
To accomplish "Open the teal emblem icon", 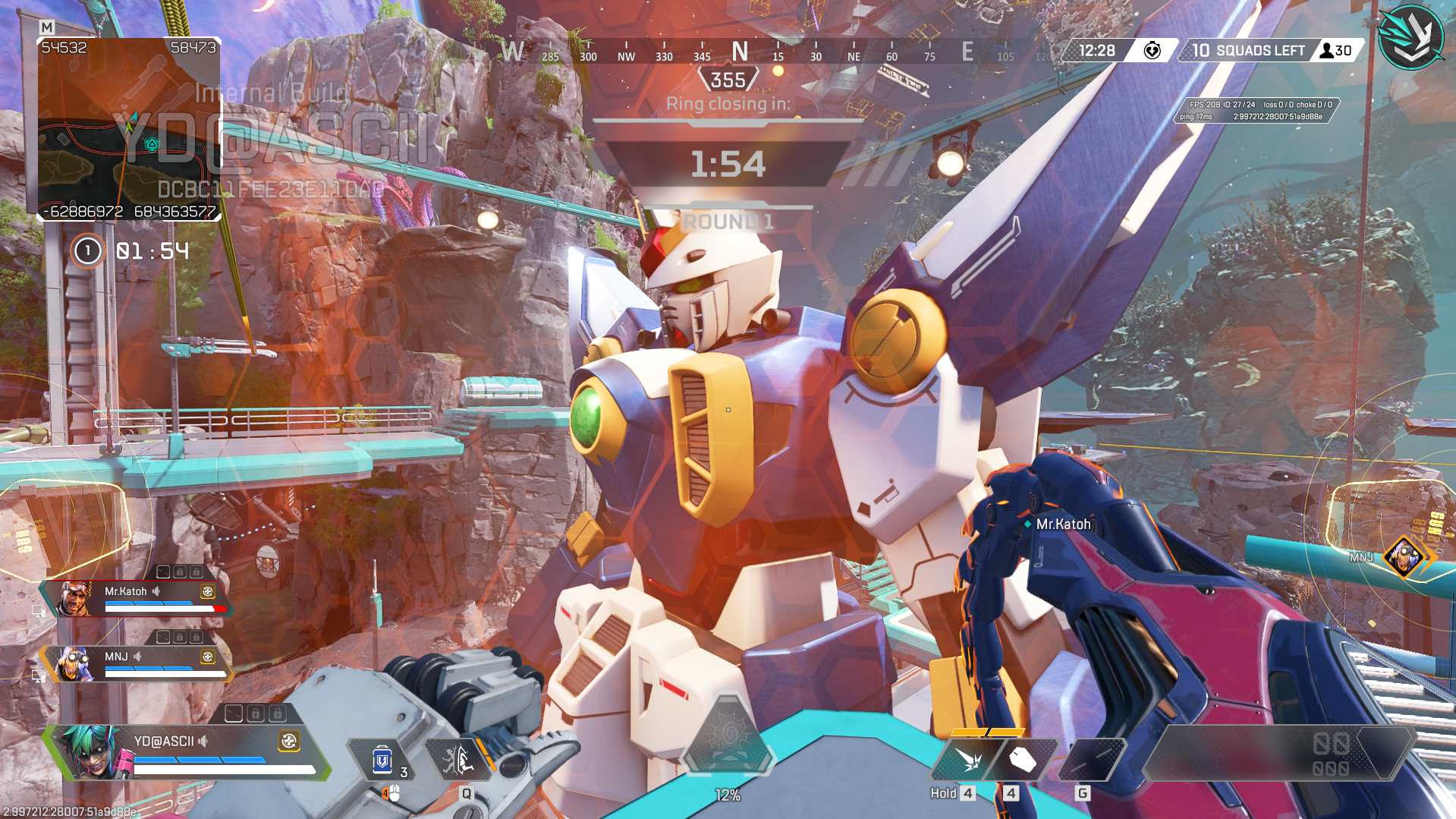I will [x=1410, y=37].
